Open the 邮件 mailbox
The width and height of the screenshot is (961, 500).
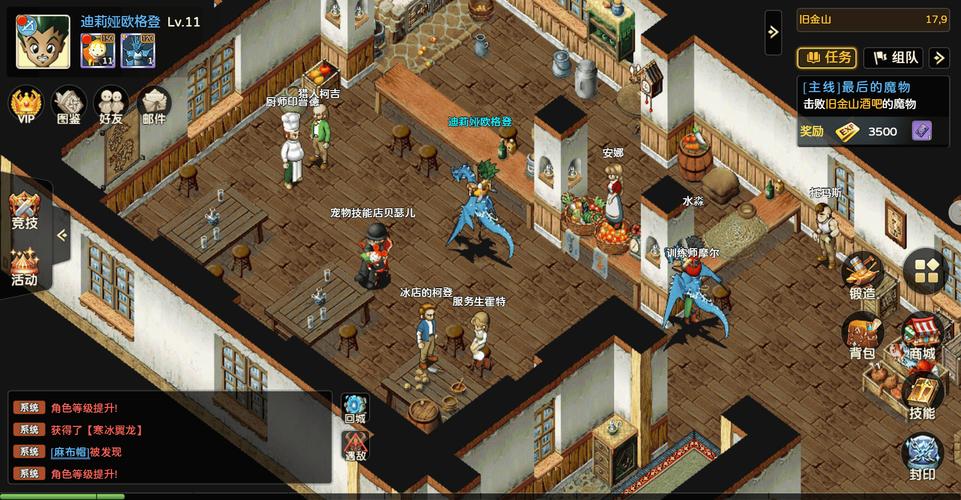tap(154, 105)
